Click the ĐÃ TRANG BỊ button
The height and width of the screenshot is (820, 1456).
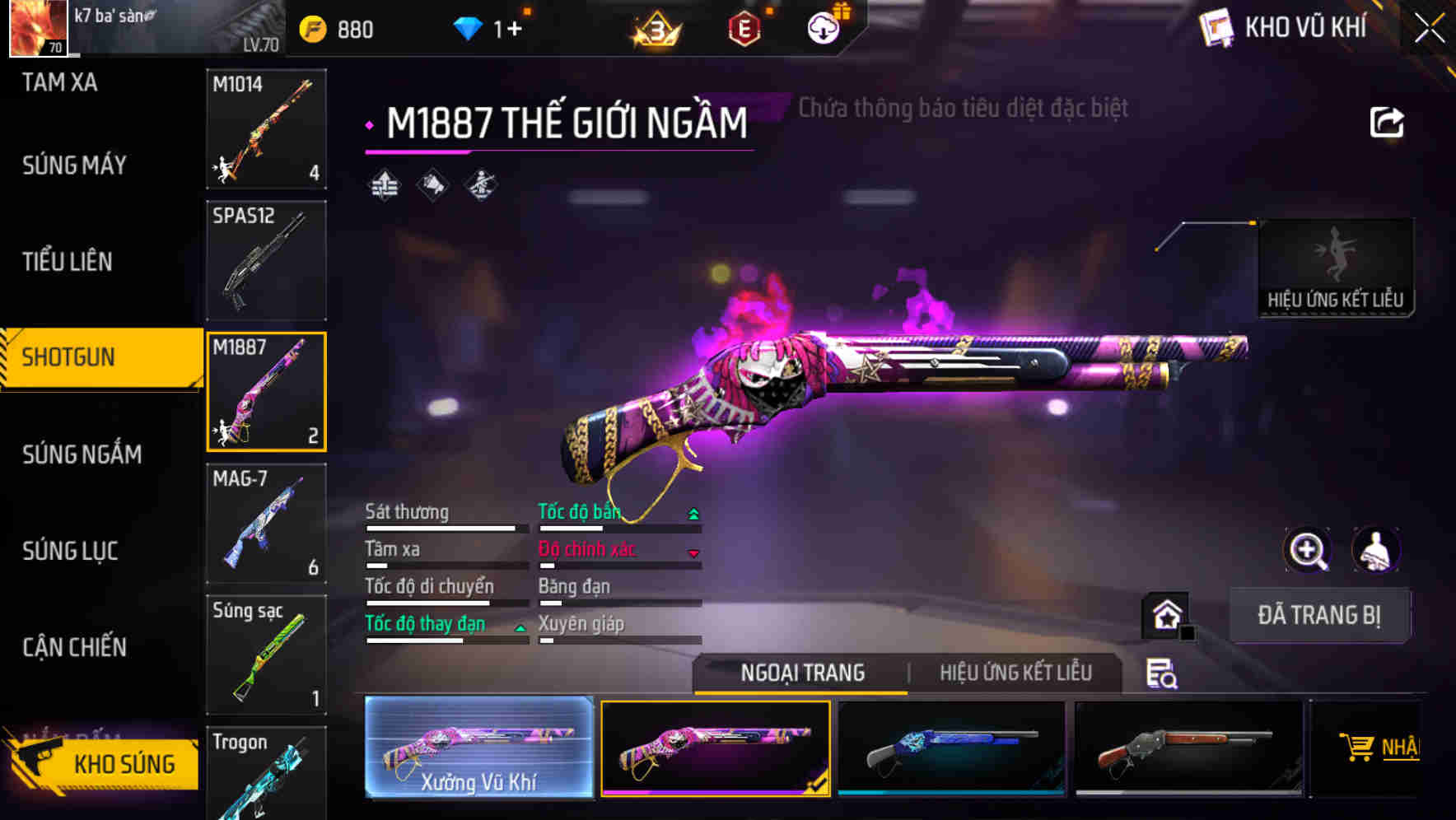coord(1318,615)
